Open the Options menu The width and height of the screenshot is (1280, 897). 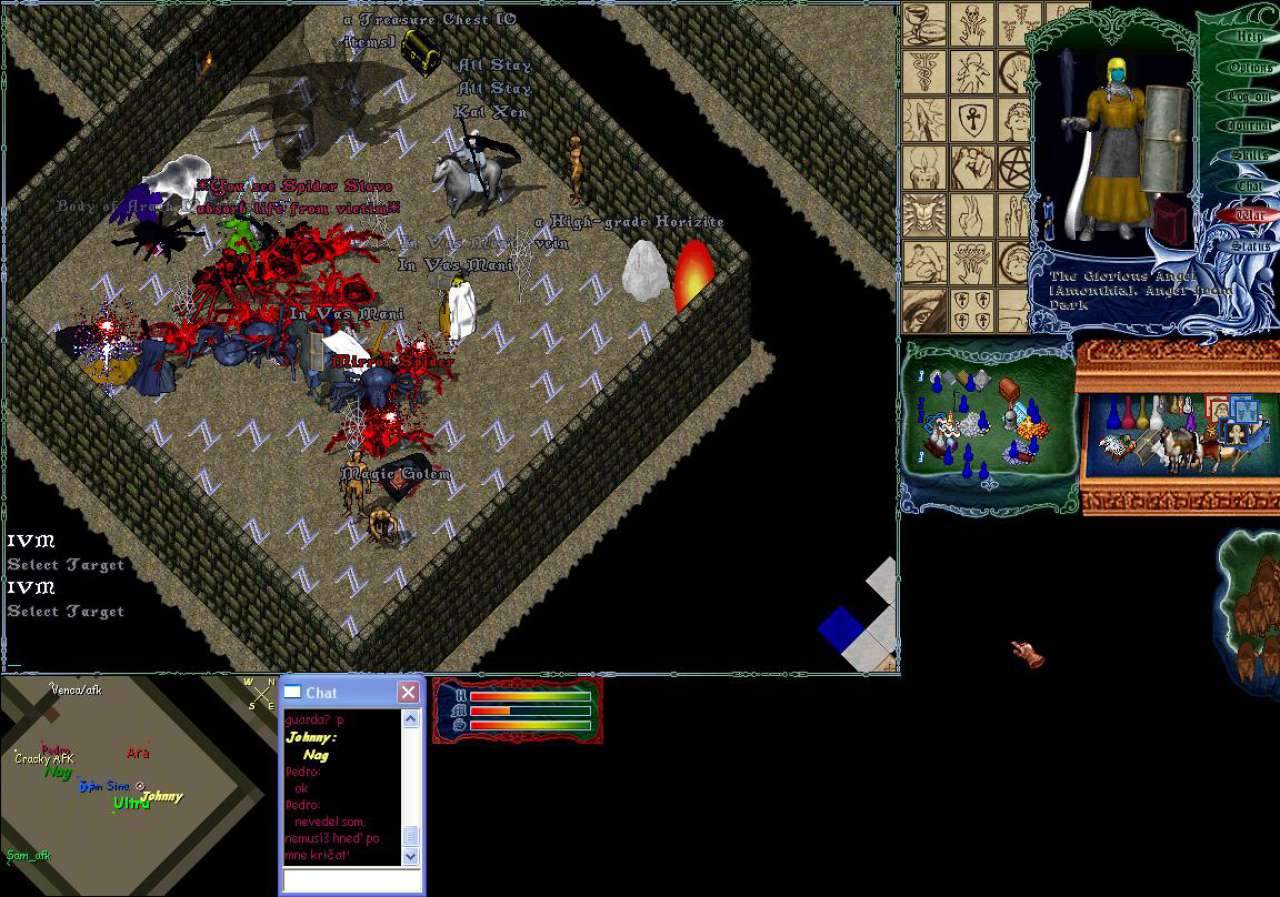(x=1250, y=67)
